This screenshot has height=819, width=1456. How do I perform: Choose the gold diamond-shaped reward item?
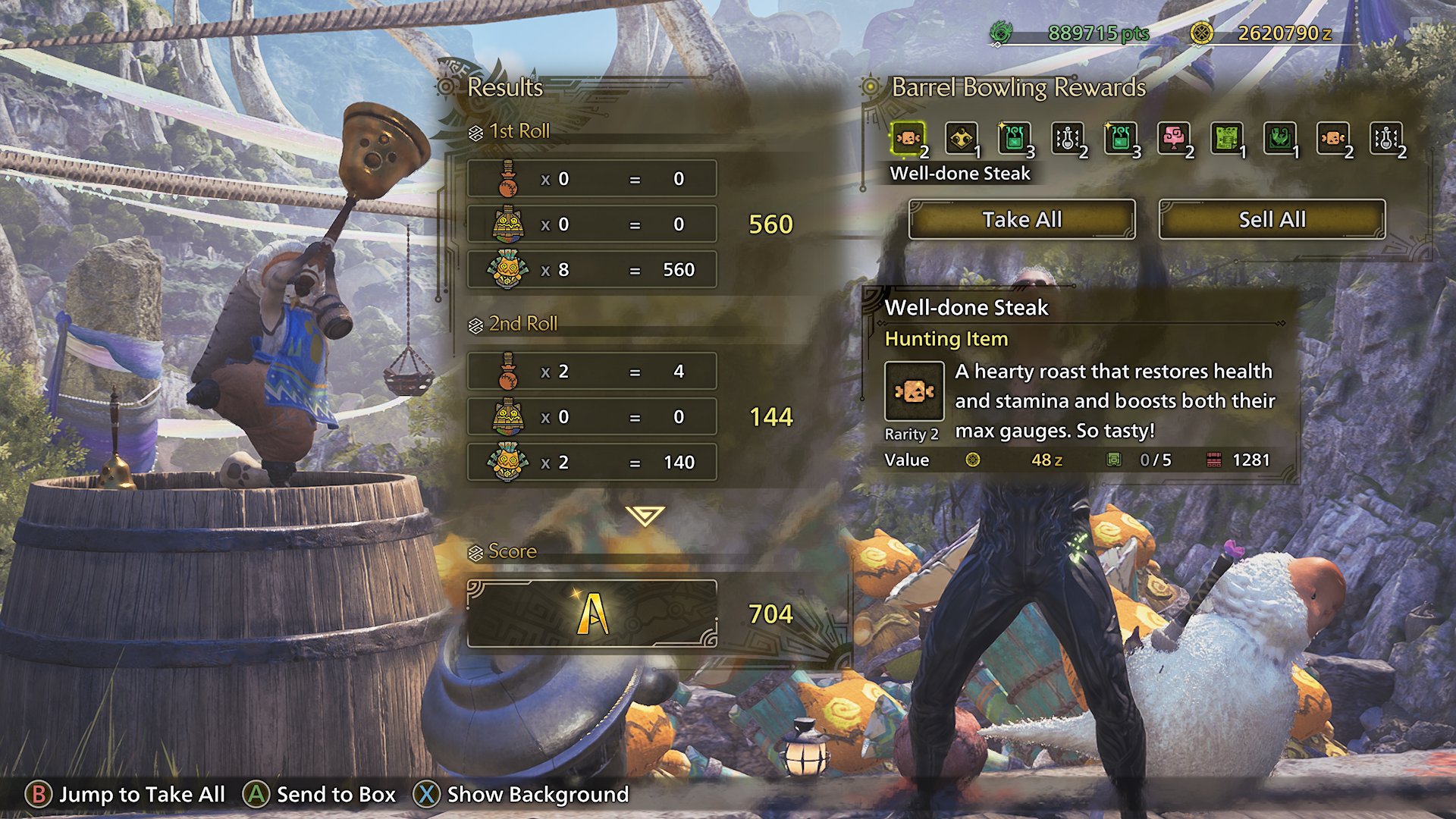point(961,139)
